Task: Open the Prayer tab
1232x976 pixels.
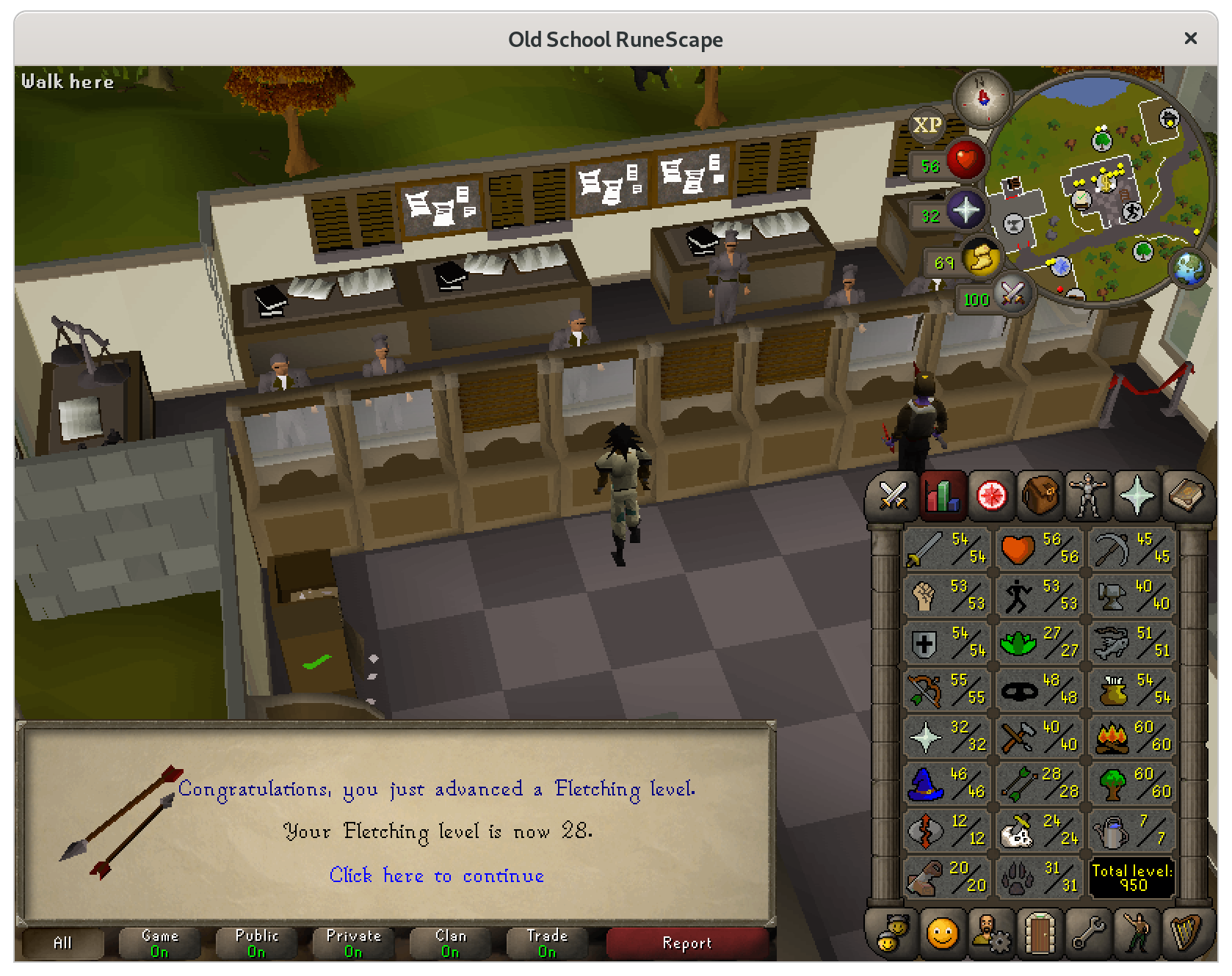Action: [1137, 496]
